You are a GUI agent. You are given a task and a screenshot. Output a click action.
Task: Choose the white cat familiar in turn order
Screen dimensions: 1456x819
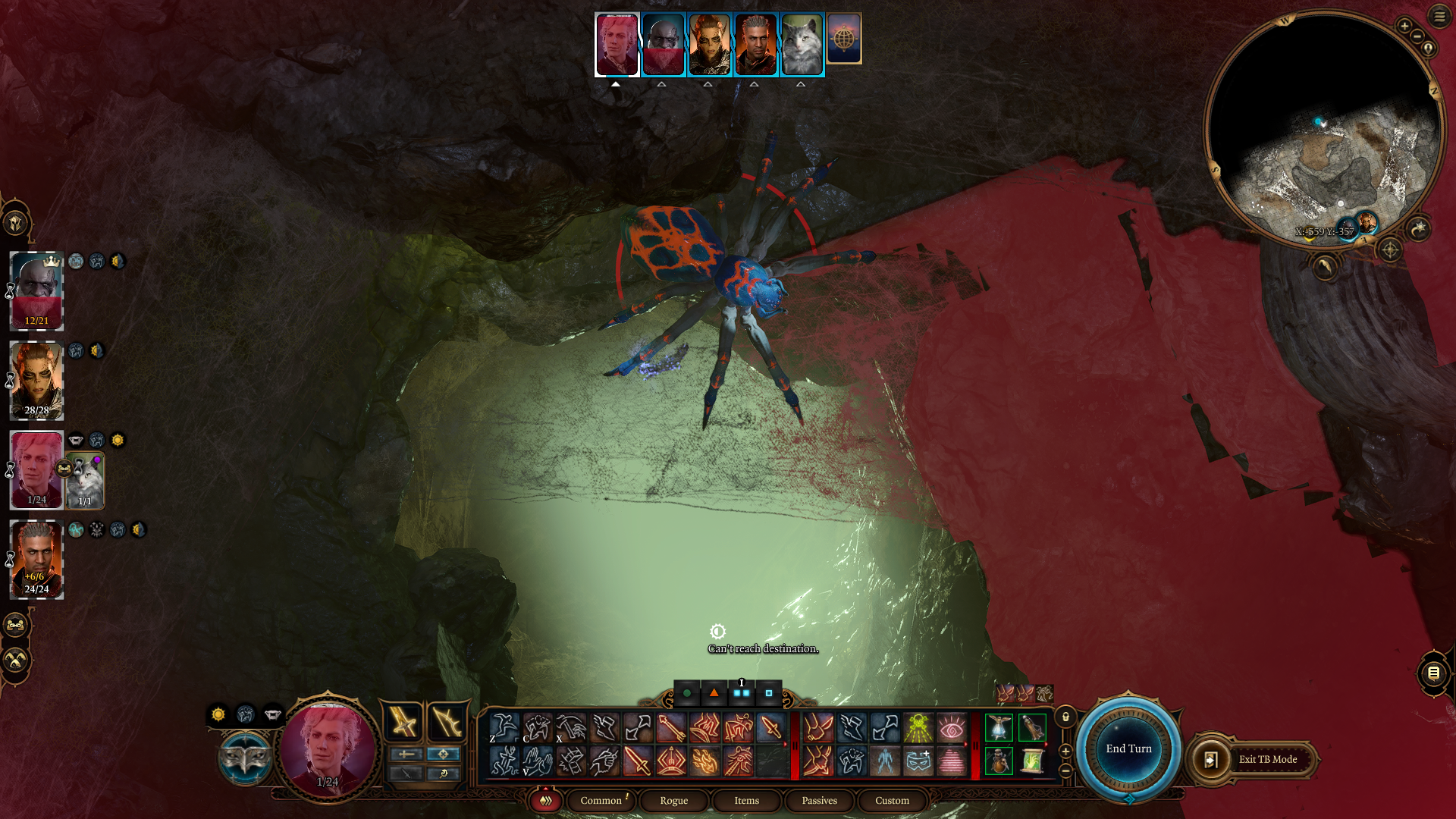point(802,44)
